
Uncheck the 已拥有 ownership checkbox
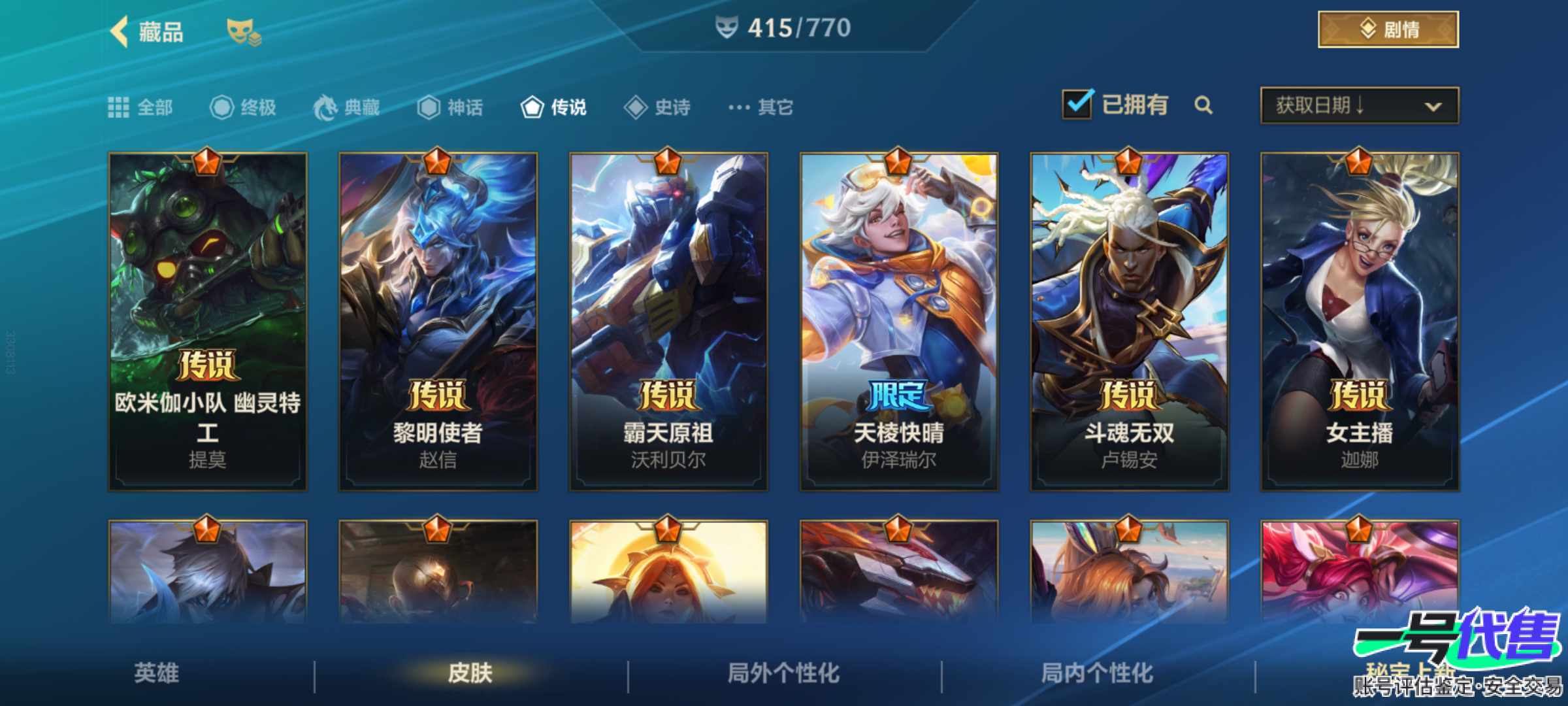coord(1081,105)
